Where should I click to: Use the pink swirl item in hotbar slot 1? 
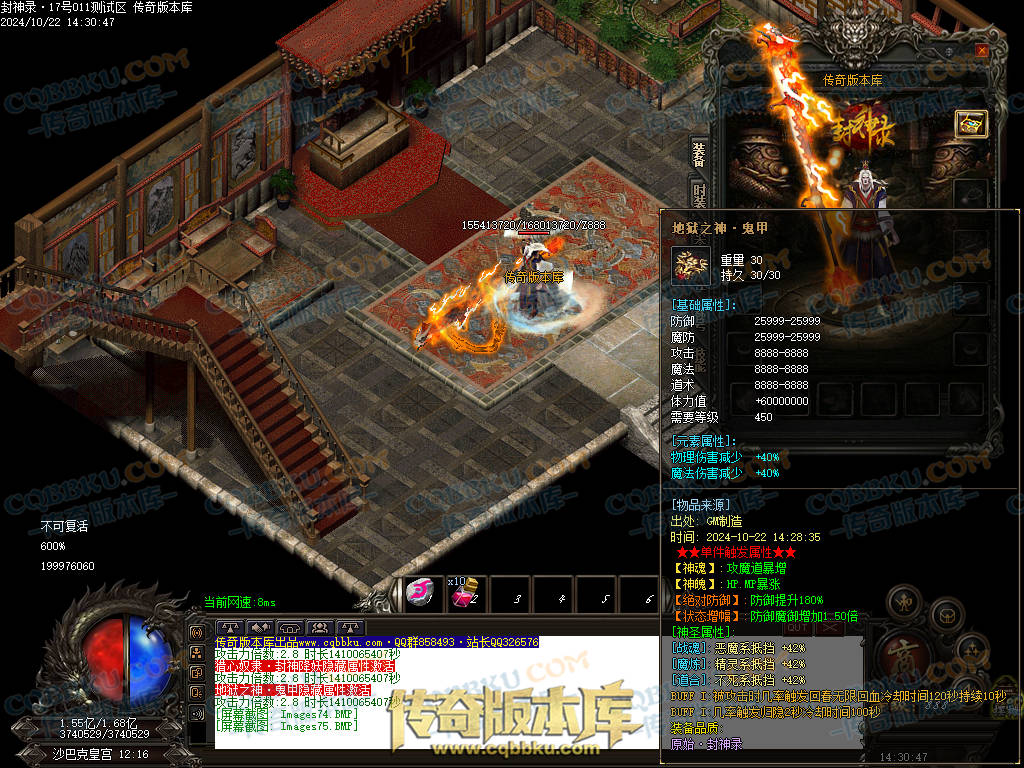coord(418,594)
